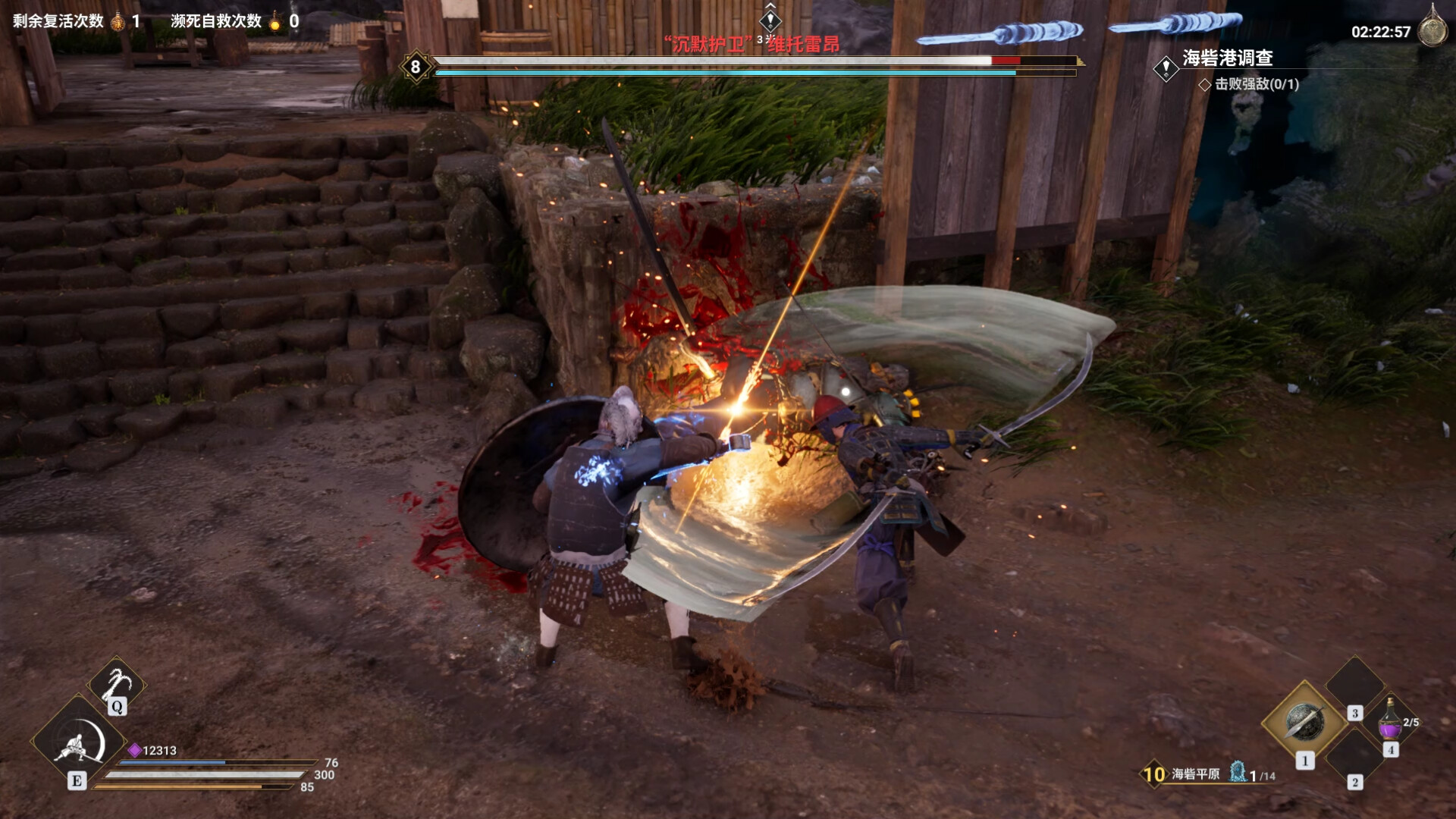Open the golden pendant icon beside the timer
The width and height of the screenshot is (1456, 819).
1432,29
